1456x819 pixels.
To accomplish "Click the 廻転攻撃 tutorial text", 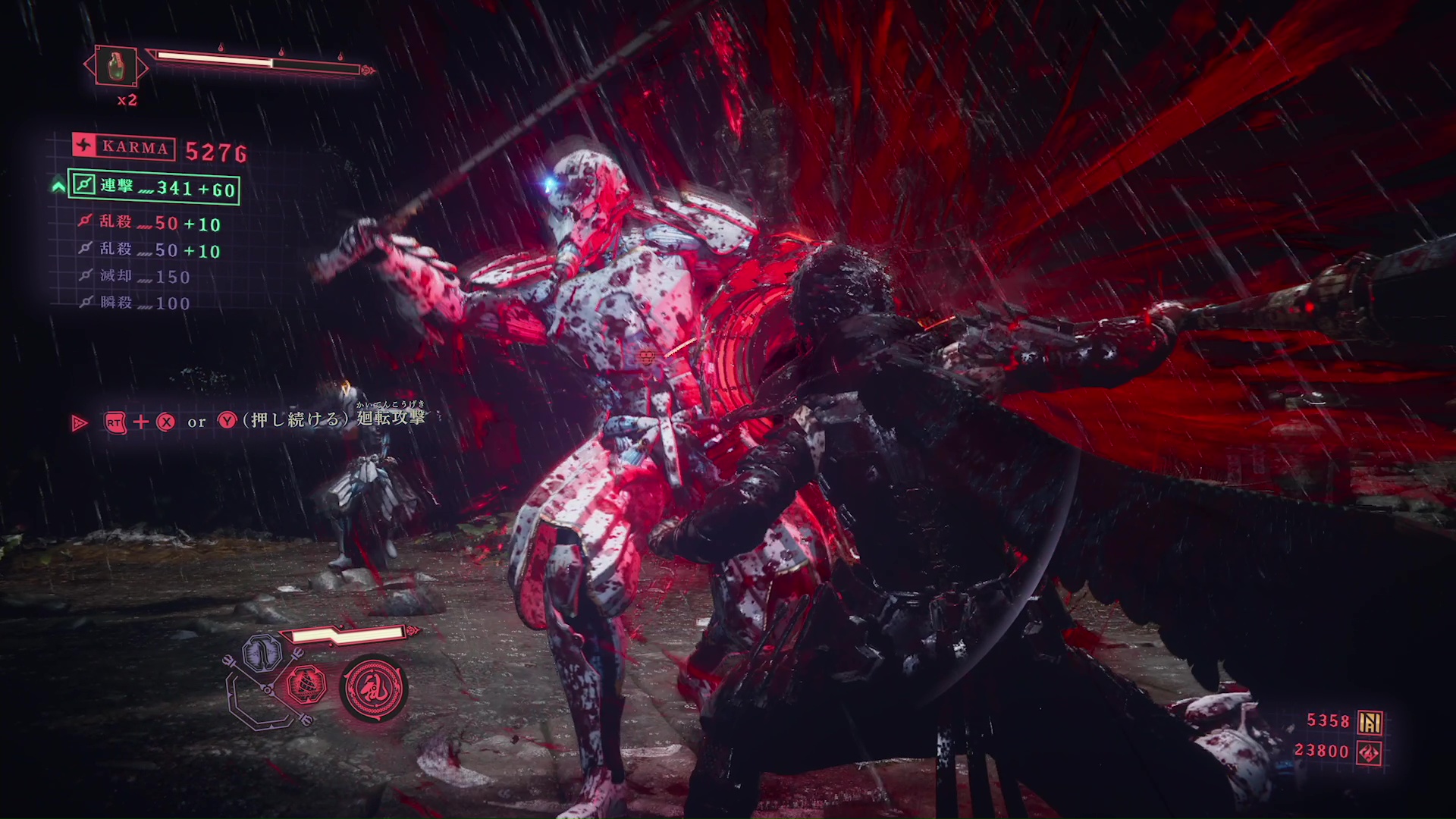I will [389, 419].
